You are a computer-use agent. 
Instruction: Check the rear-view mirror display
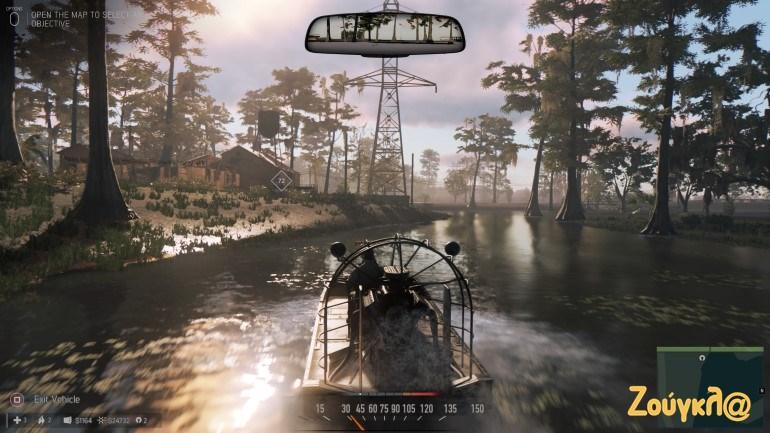pyautogui.click(x=385, y=34)
